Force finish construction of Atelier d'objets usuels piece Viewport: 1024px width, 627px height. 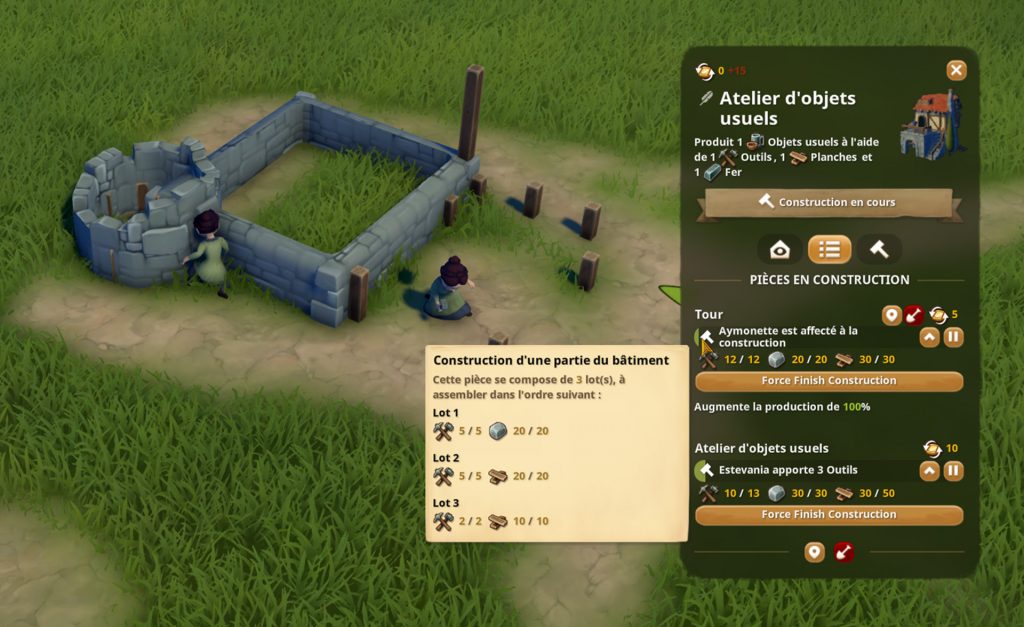click(828, 515)
